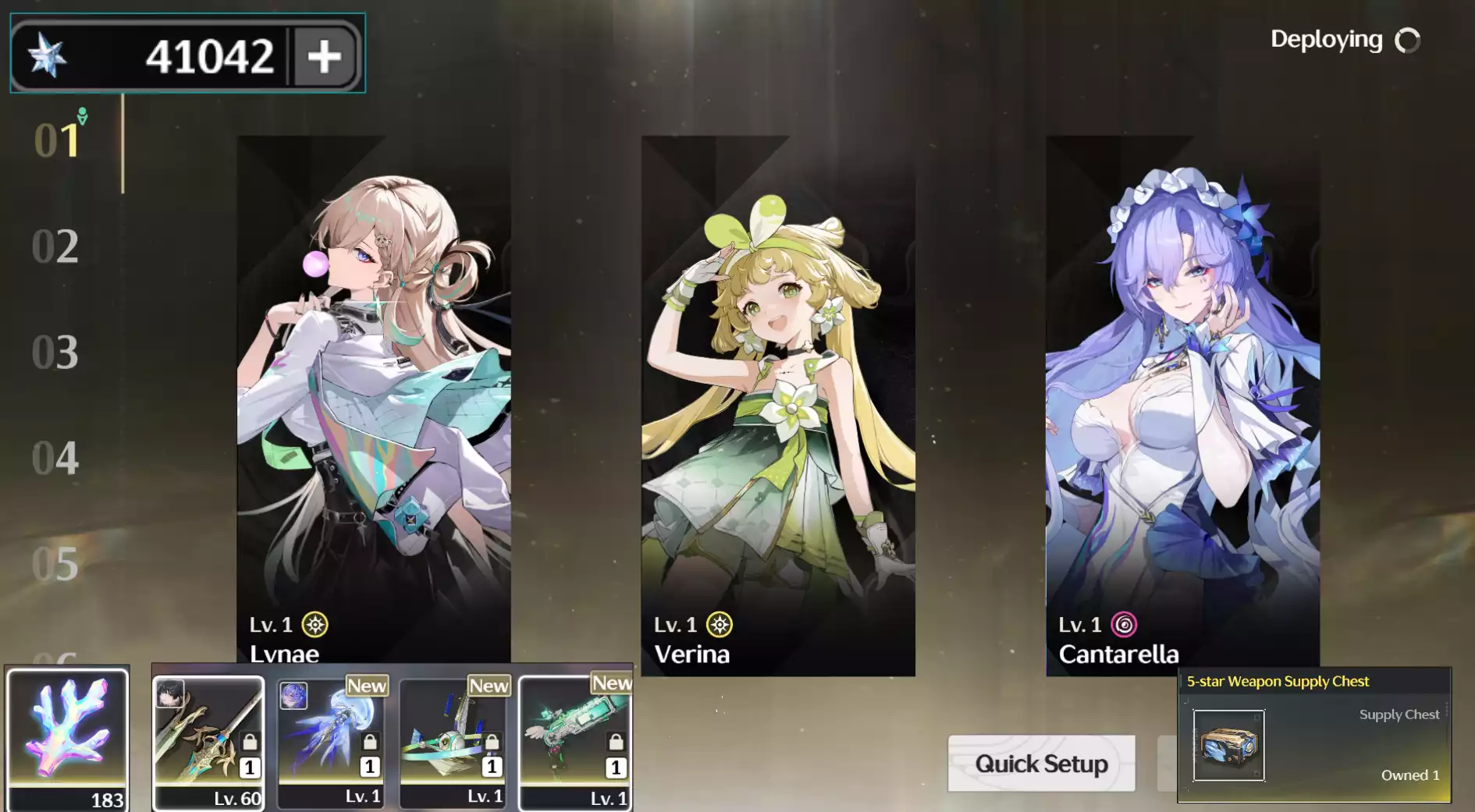
Task: Expand slot 02 in the left sidebar
Action: pyautogui.click(x=55, y=247)
